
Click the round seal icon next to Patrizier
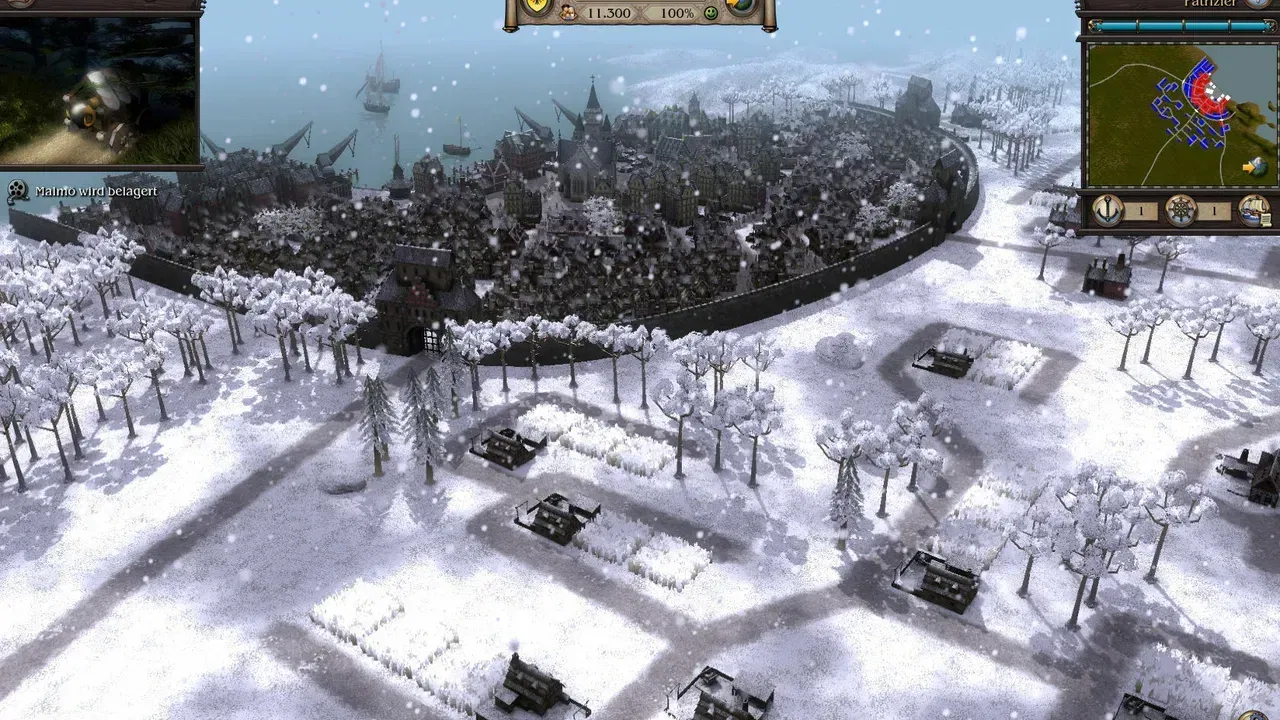click(1258, 5)
